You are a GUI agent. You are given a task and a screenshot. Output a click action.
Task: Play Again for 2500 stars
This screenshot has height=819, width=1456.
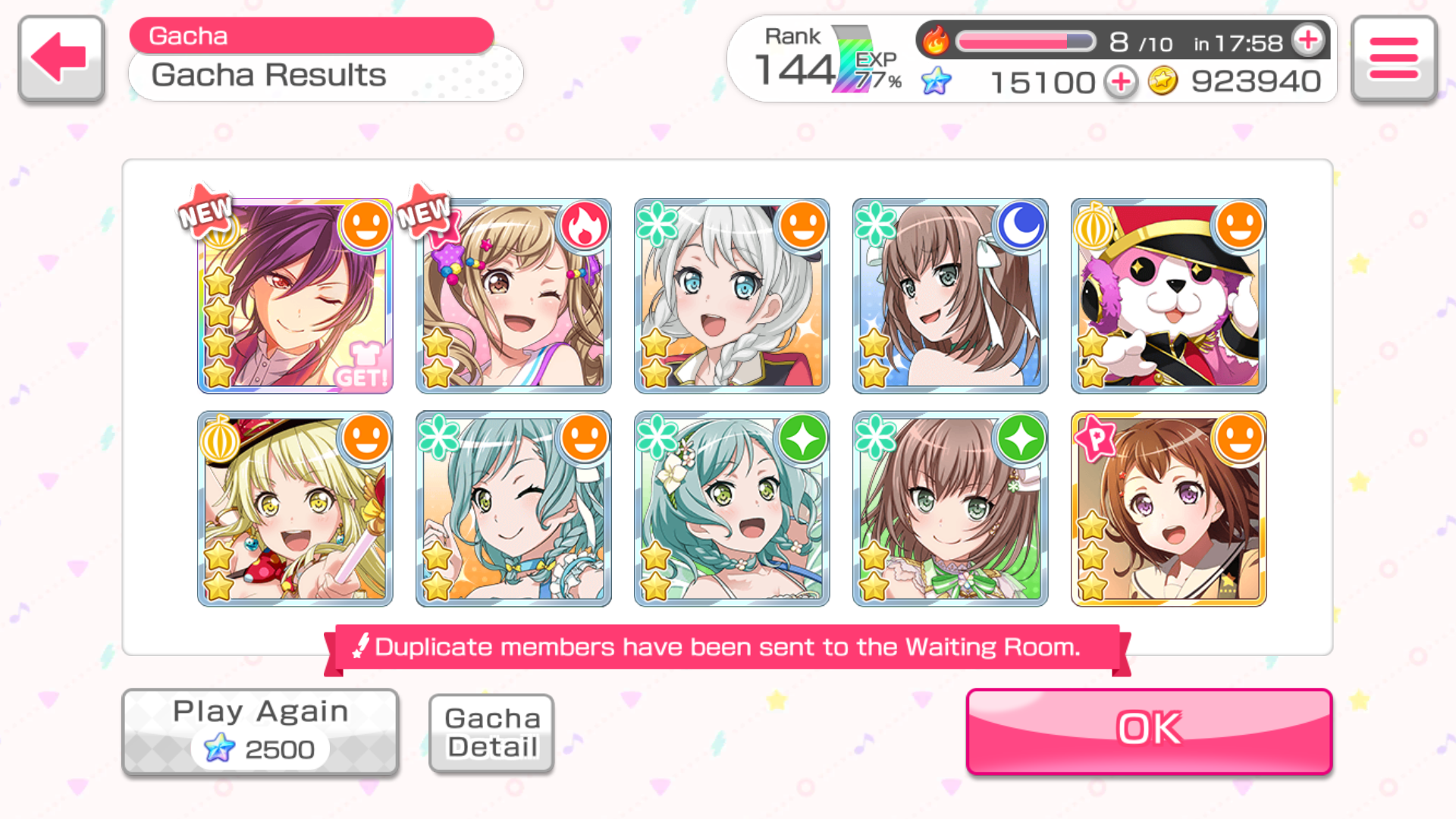(x=260, y=732)
